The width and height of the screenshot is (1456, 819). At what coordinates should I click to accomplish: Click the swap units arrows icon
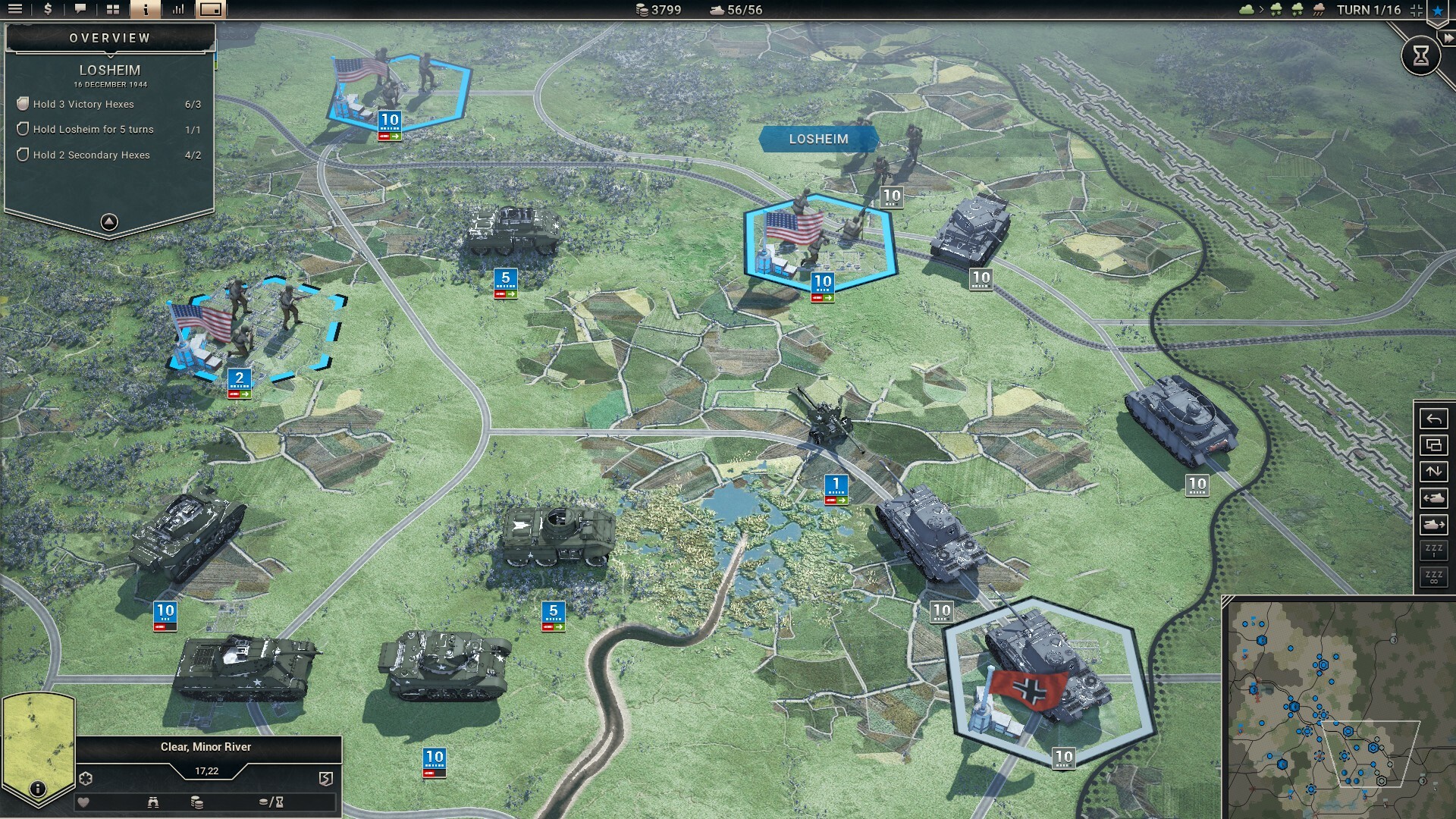coord(1433,471)
